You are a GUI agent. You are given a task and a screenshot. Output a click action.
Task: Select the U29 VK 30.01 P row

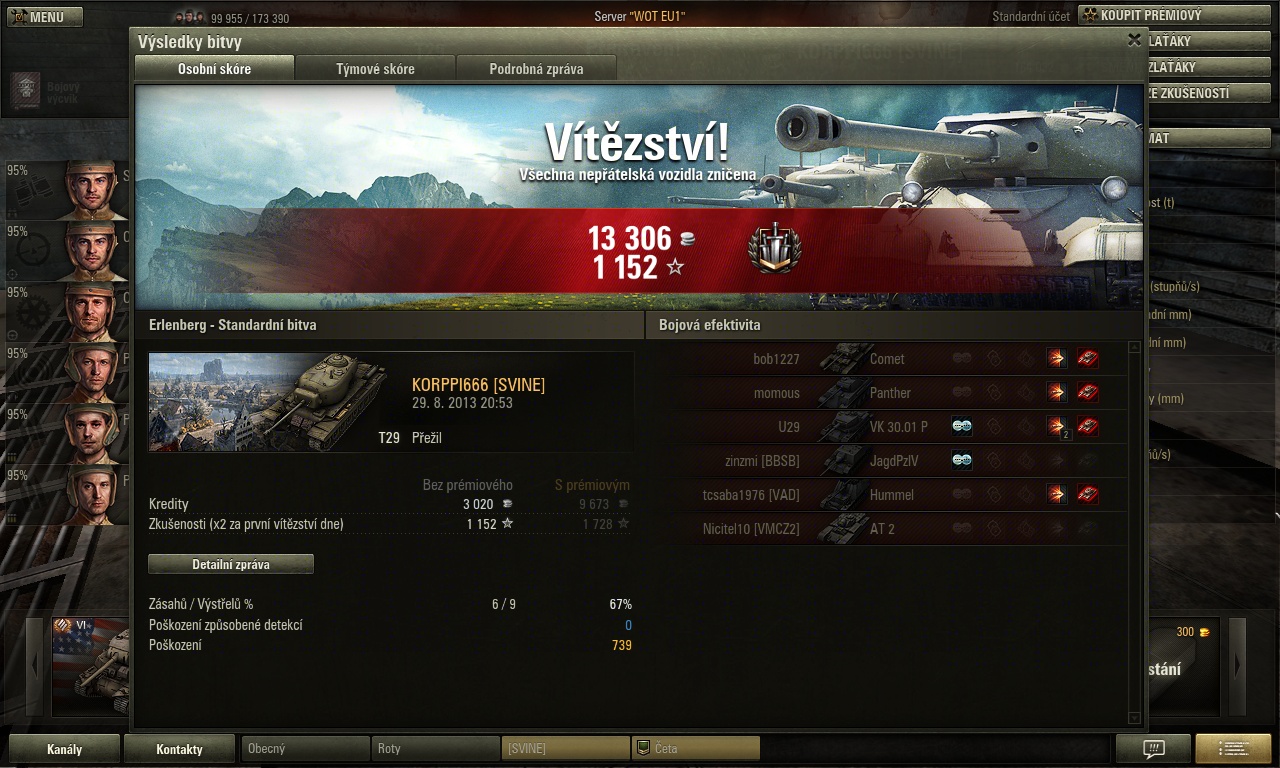(x=886, y=427)
